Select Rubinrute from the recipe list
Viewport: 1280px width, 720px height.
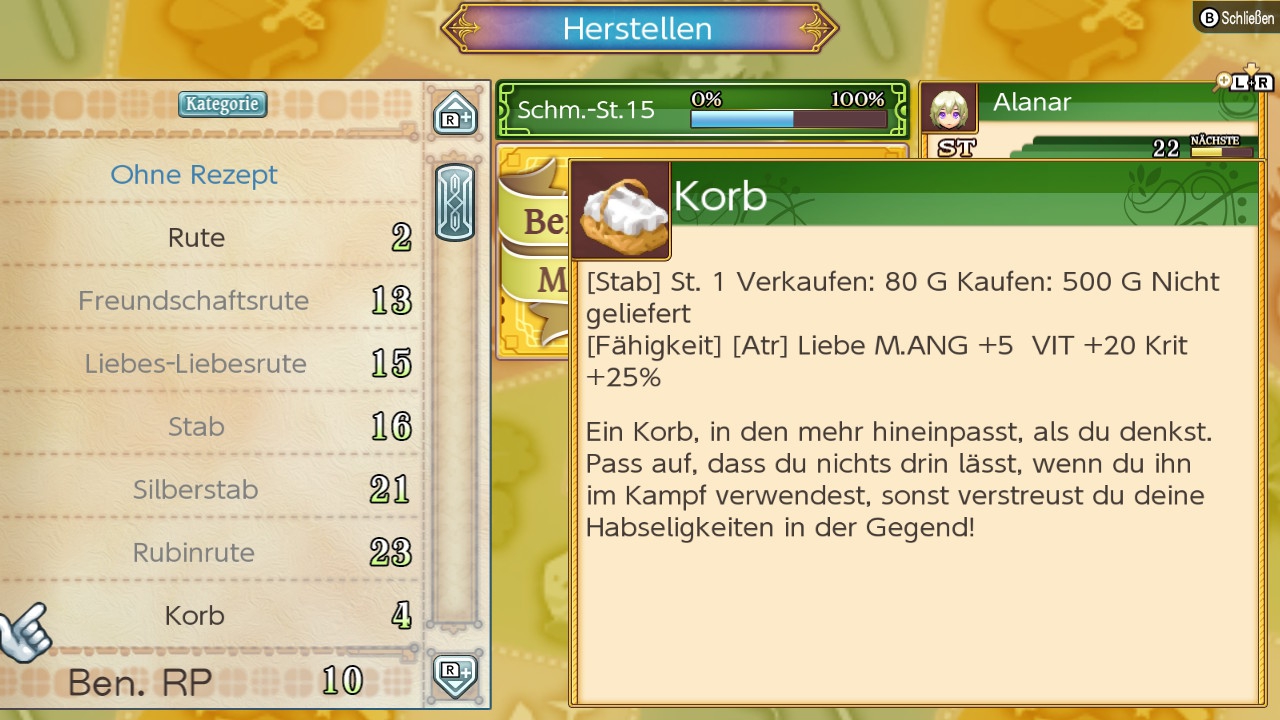(x=197, y=552)
